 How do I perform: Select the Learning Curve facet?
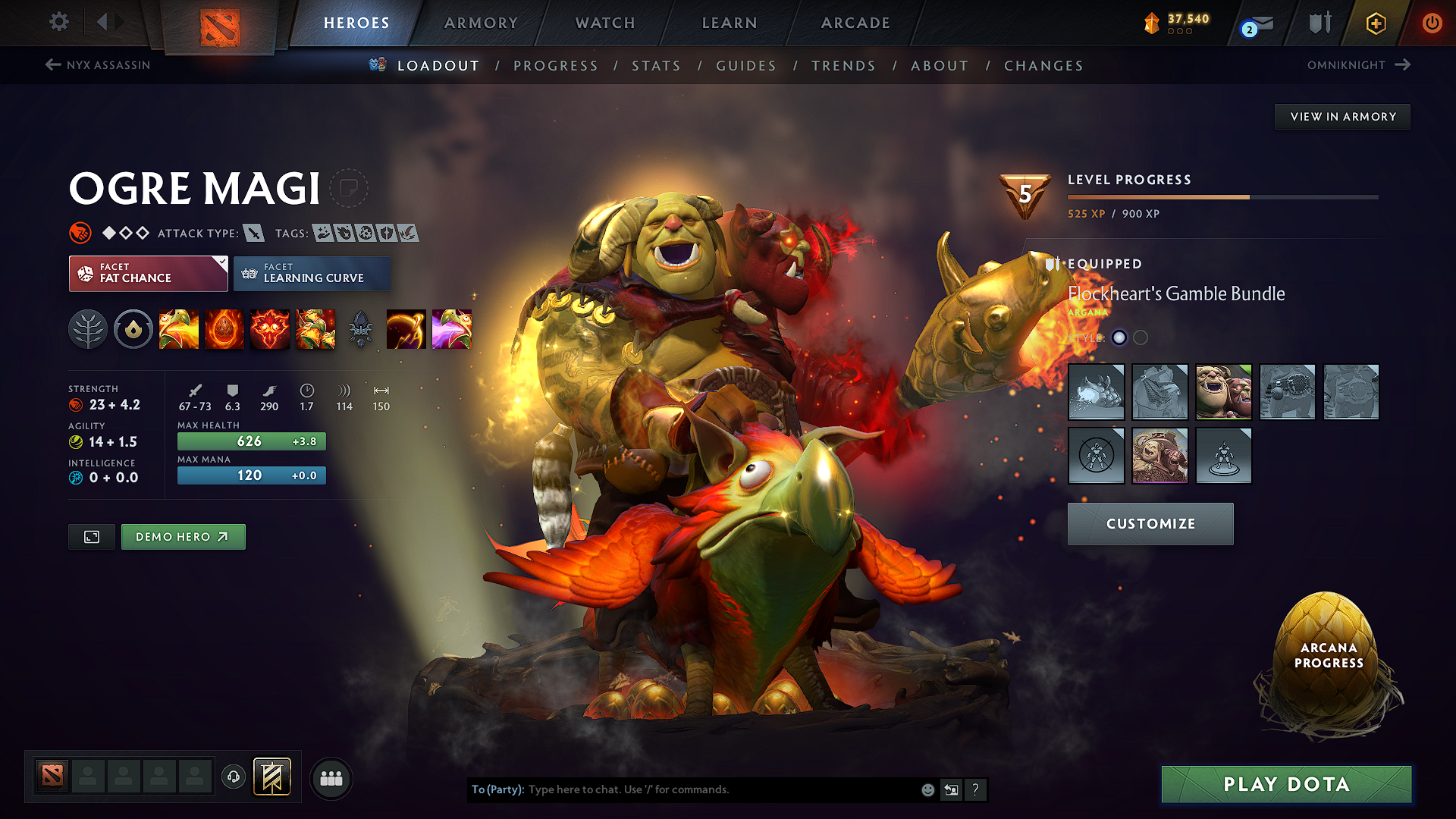tap(312, 273)
